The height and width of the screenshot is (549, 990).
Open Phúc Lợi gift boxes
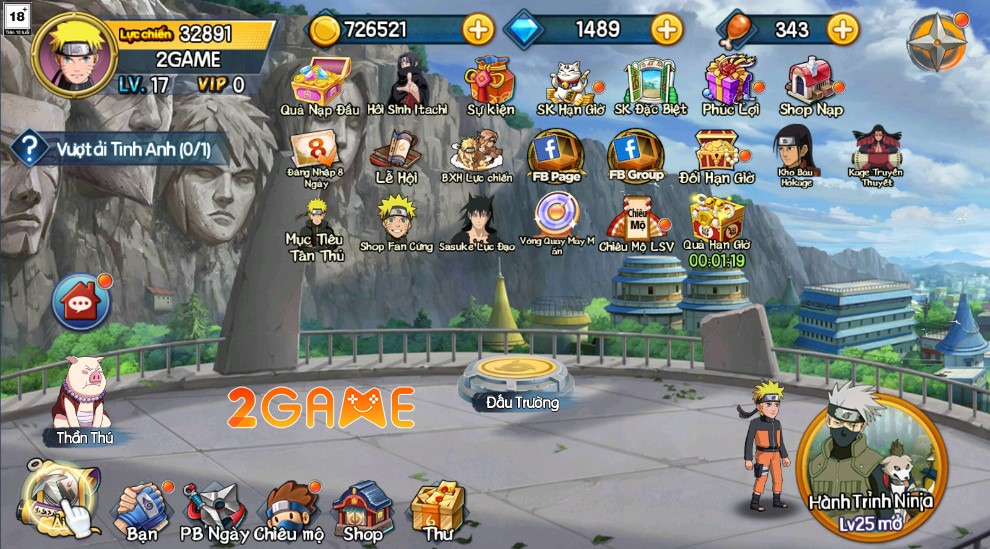[x=729, y=82]
